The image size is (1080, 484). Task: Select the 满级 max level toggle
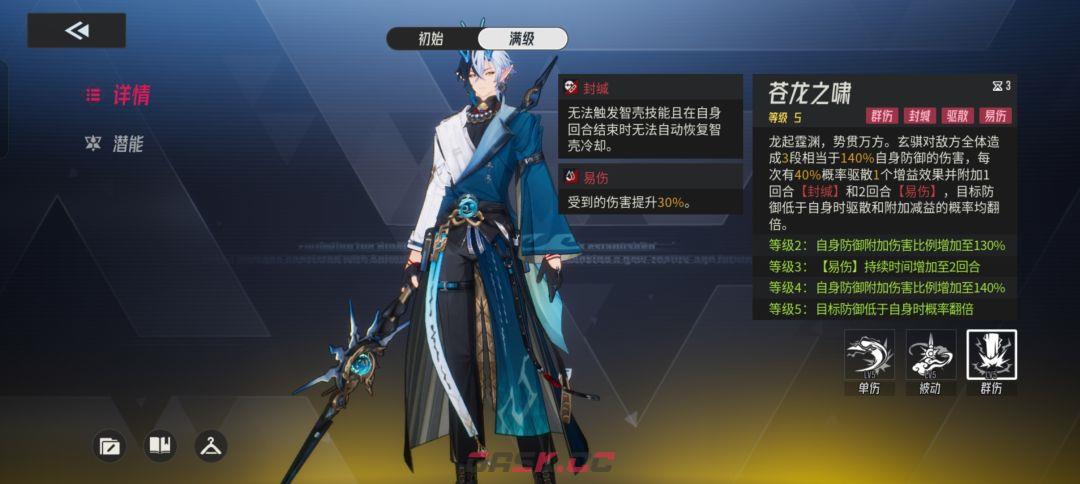point(522,39)
